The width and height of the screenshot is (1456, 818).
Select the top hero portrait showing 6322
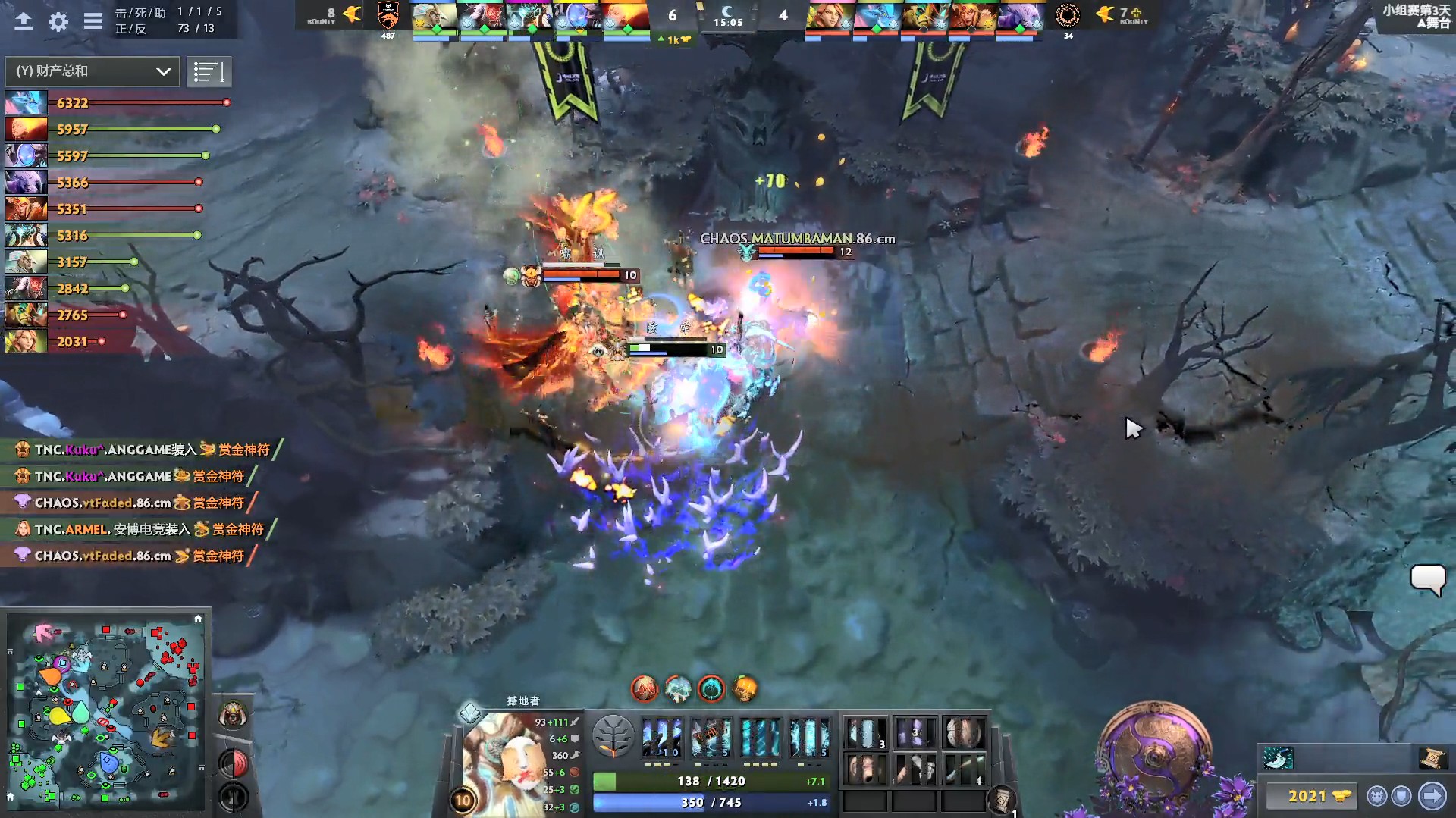pyautogui.click(x=26, y=102)
